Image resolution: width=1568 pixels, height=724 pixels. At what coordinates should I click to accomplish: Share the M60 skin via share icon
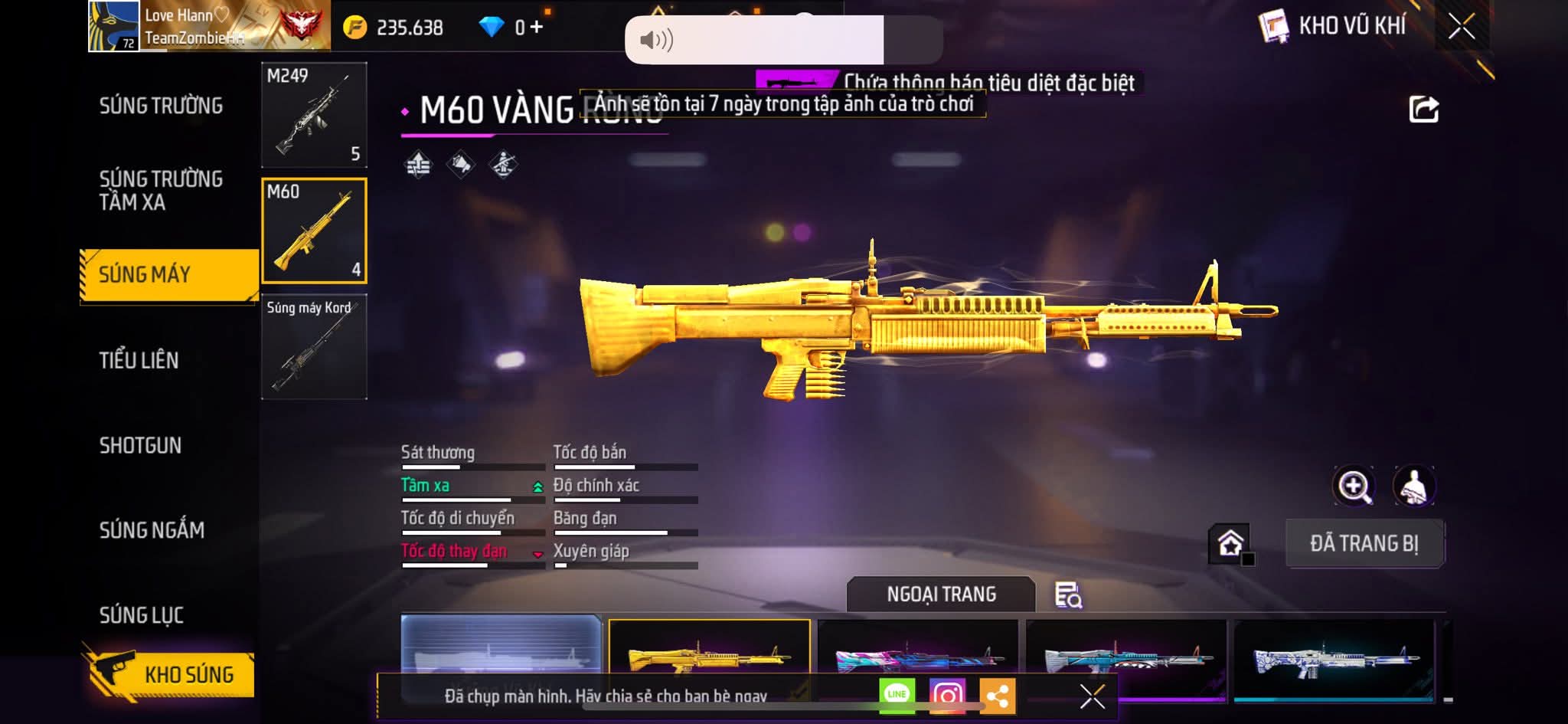pyautogui.click(x=1423, y=110)
